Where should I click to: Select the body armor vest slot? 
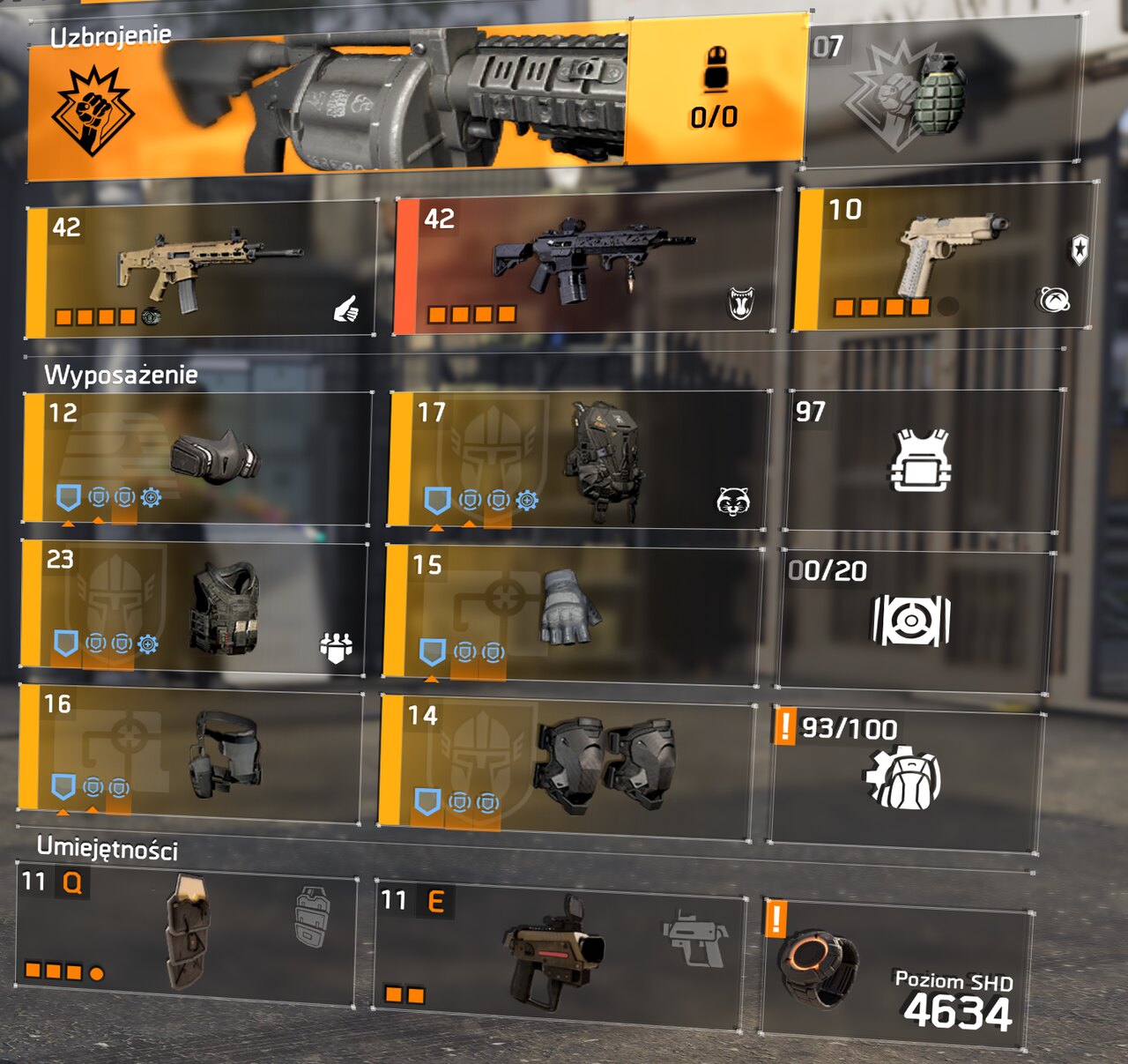click(194, 608)
